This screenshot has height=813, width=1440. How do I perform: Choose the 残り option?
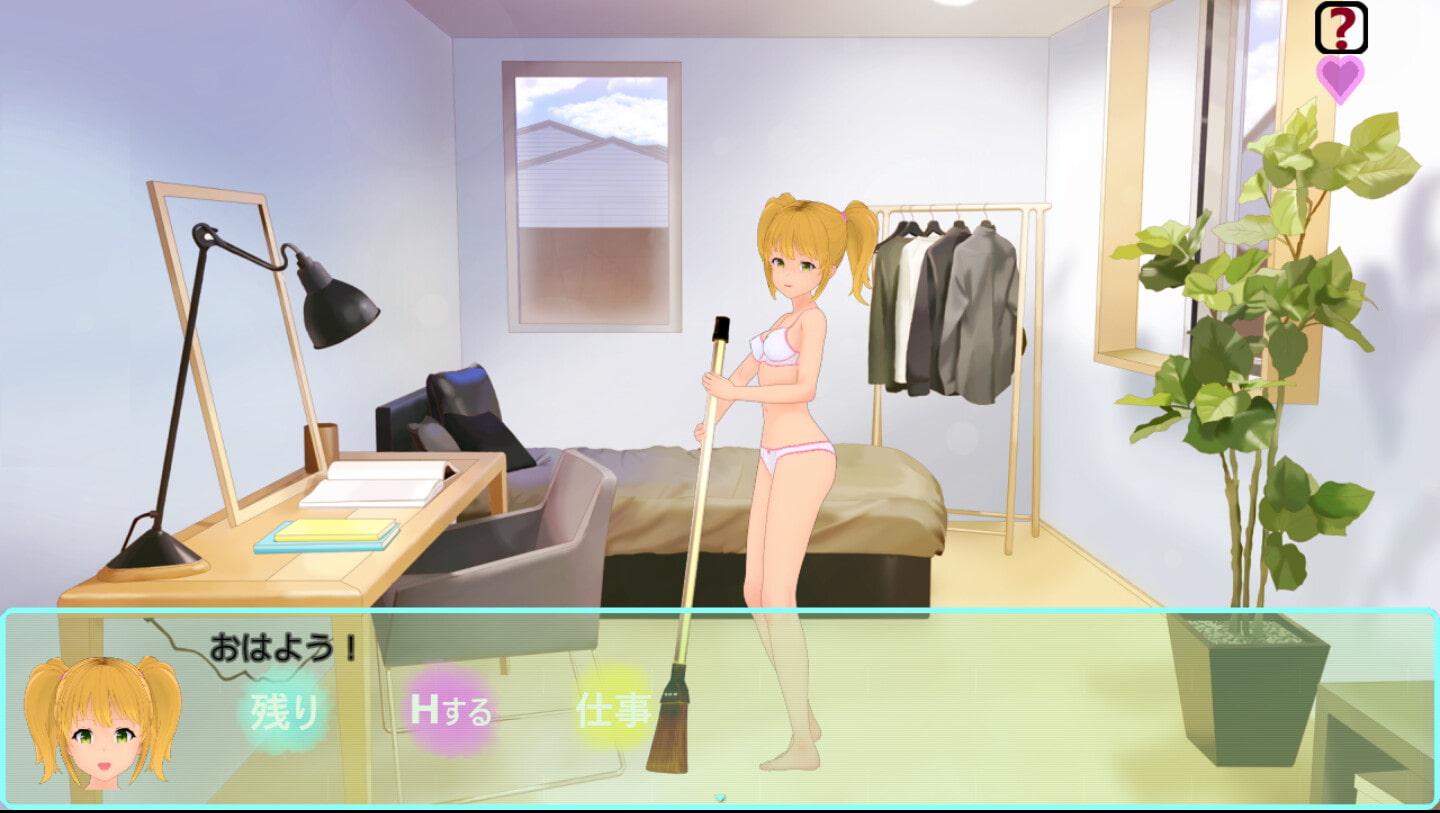click(284, 711)
